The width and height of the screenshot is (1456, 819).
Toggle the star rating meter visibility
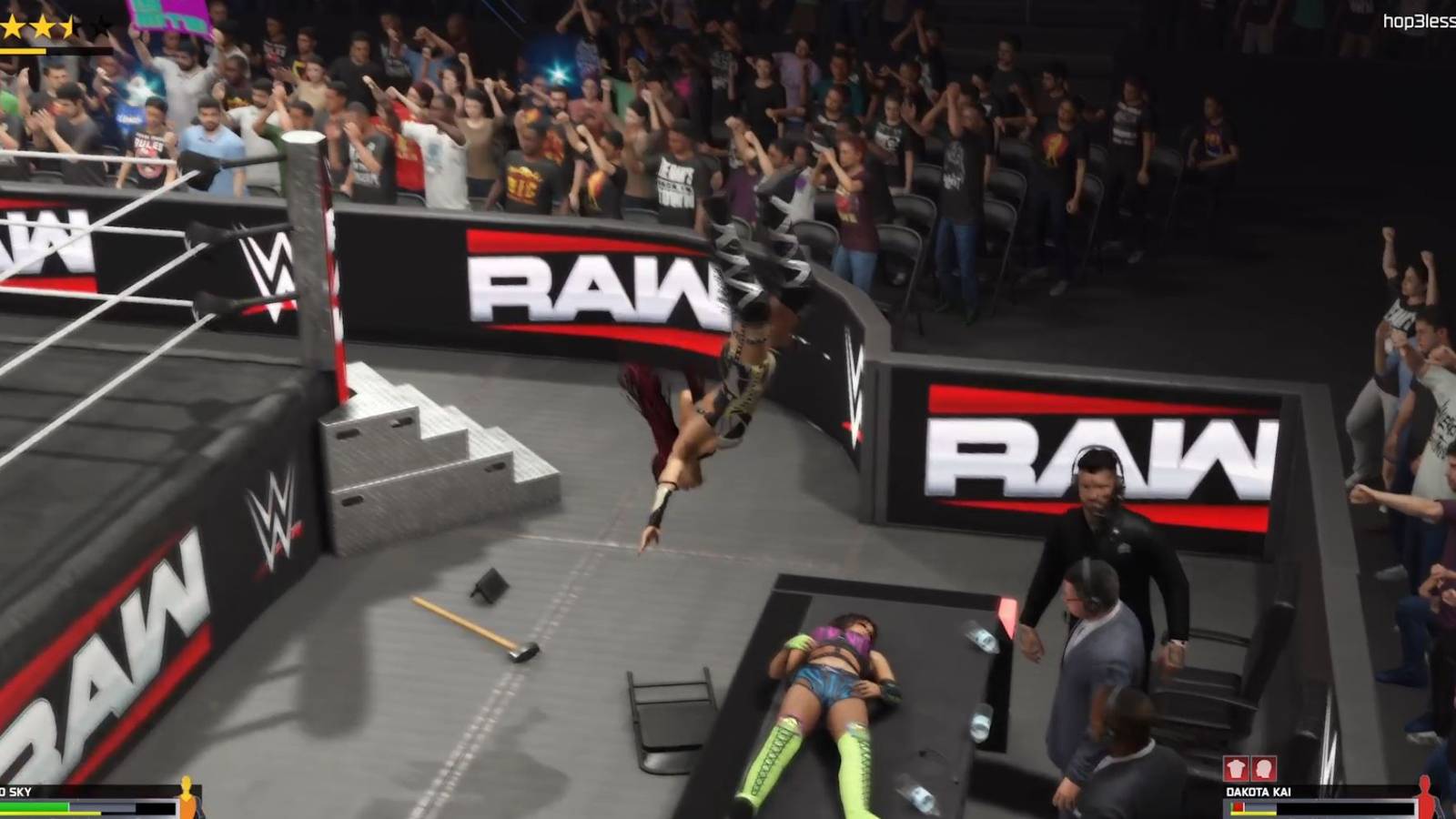pos(55,27)
